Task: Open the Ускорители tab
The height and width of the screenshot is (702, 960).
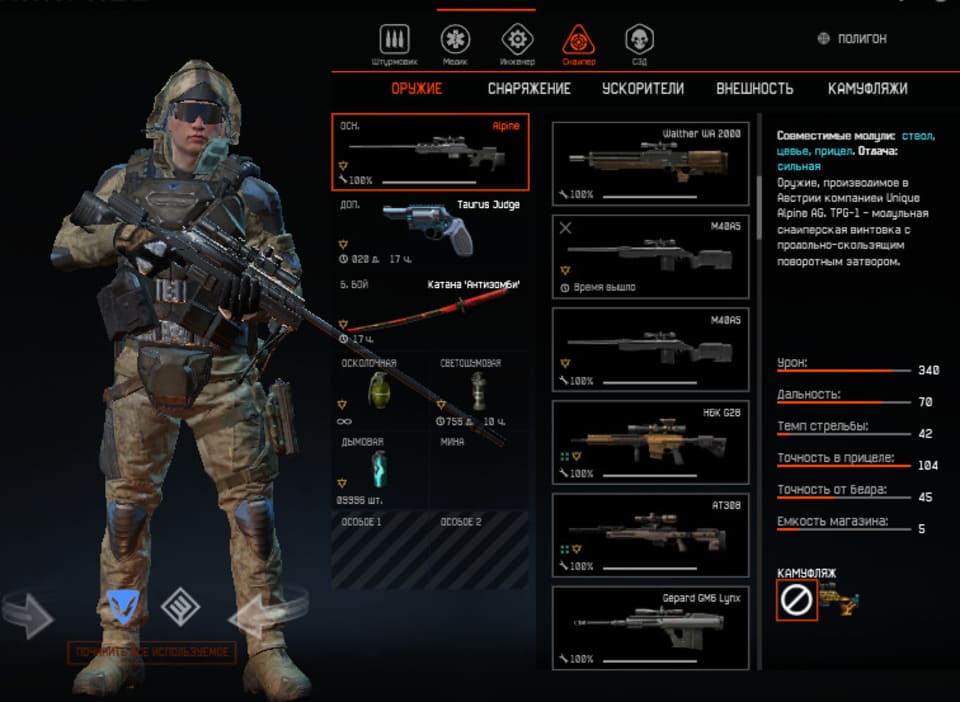Action: (x=643, y=88)
